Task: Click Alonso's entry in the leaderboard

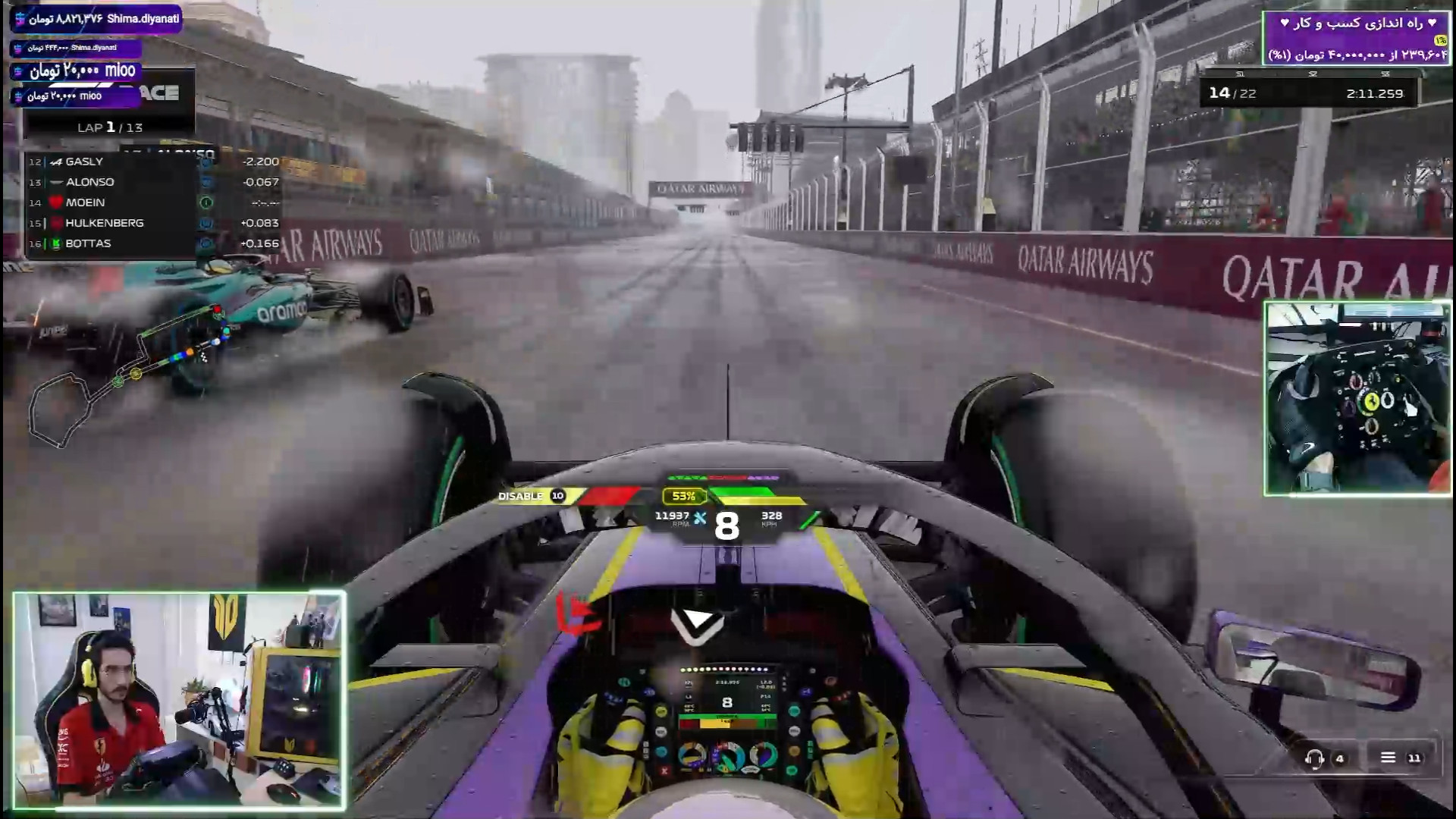Action: [x=114, y=182]
